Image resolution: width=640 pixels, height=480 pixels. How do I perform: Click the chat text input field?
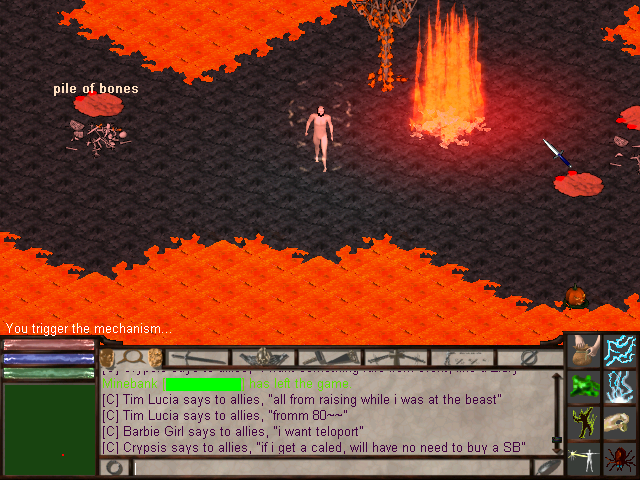click(332, 467)
